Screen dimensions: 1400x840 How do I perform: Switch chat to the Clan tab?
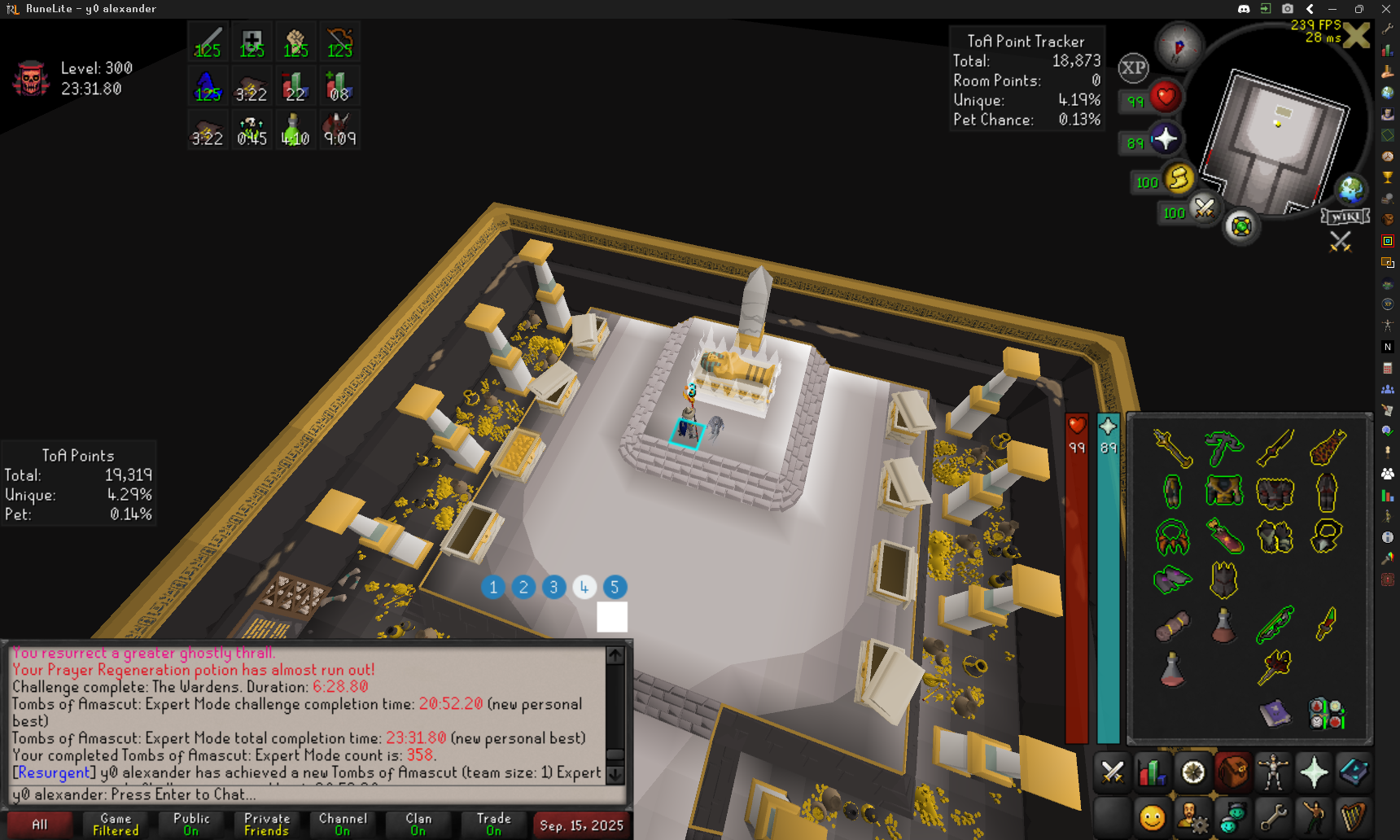(418, 824)
